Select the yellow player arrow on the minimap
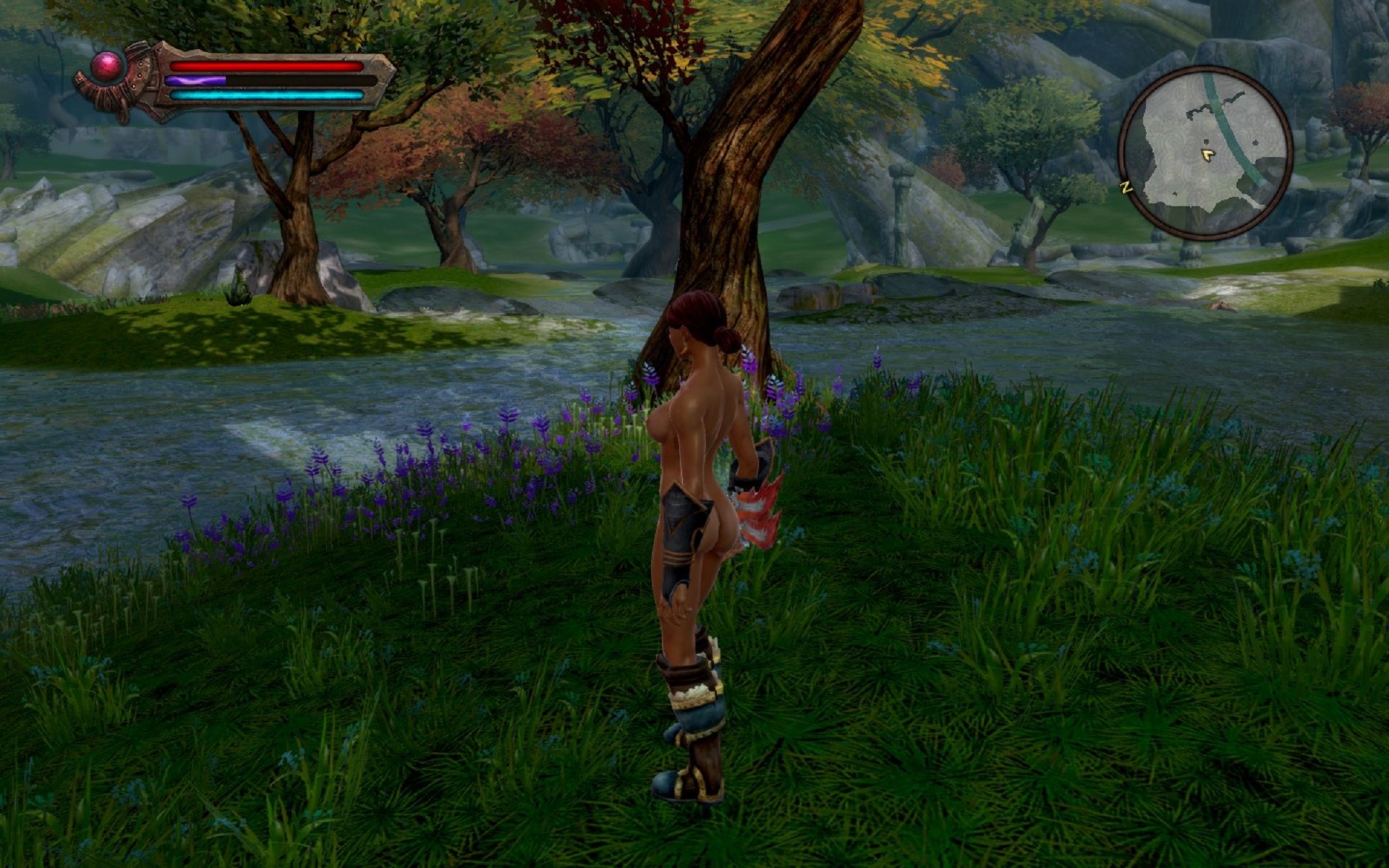1389x868 pixels. click(x=1206, y=154)
